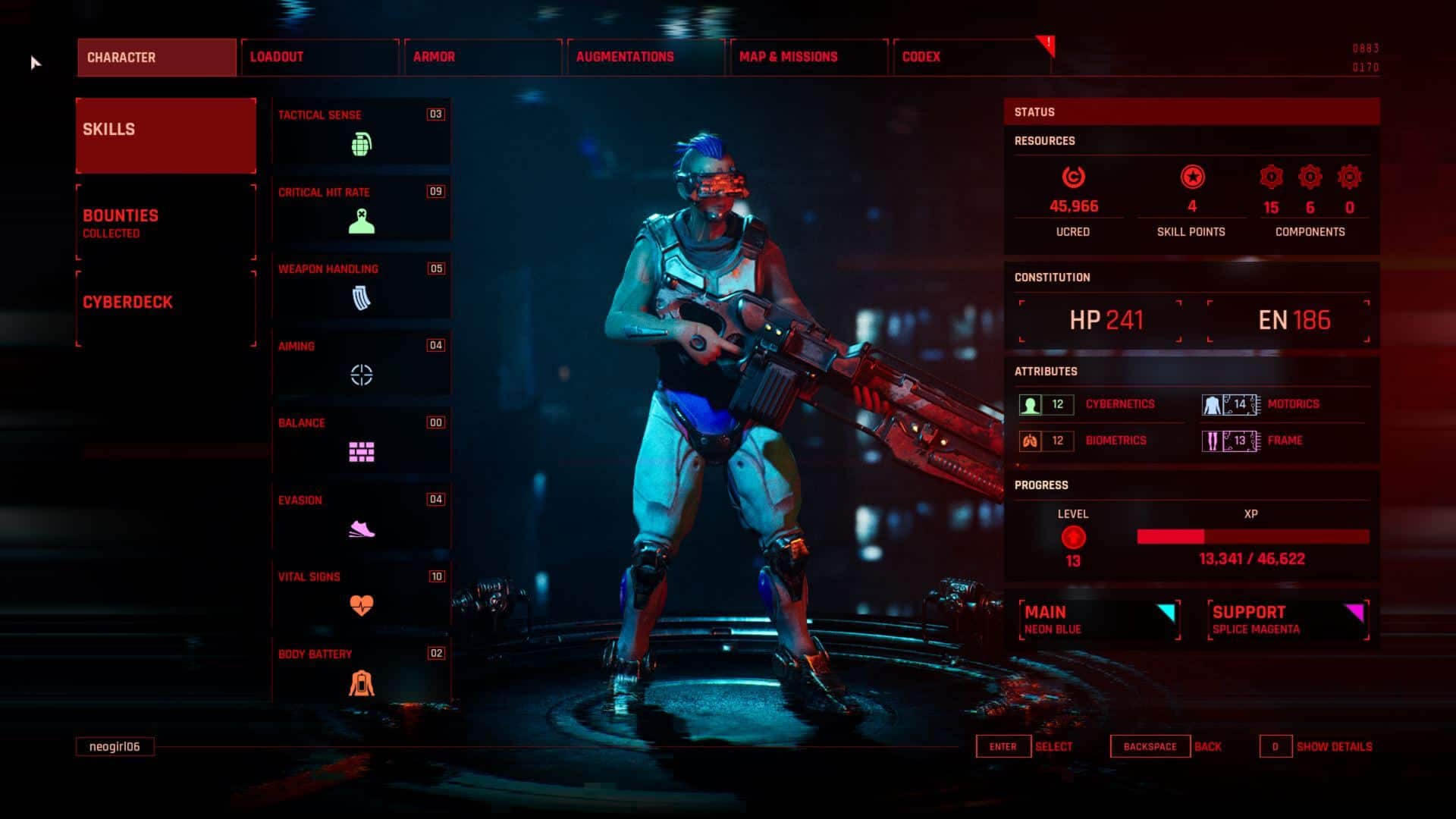
Task: Click the Character tab
Action: coord(156,58)
